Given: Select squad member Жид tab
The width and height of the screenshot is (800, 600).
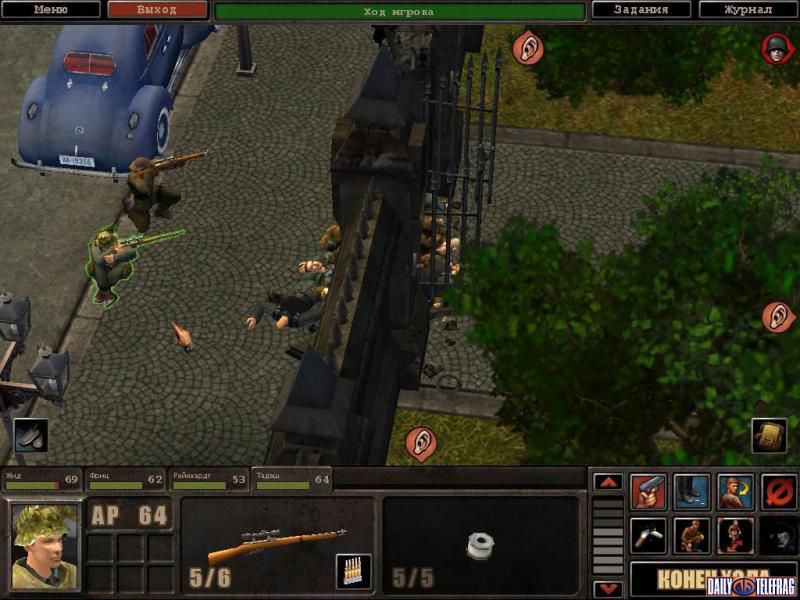Looking at the screenshot, I should click(x=41, y=480).
